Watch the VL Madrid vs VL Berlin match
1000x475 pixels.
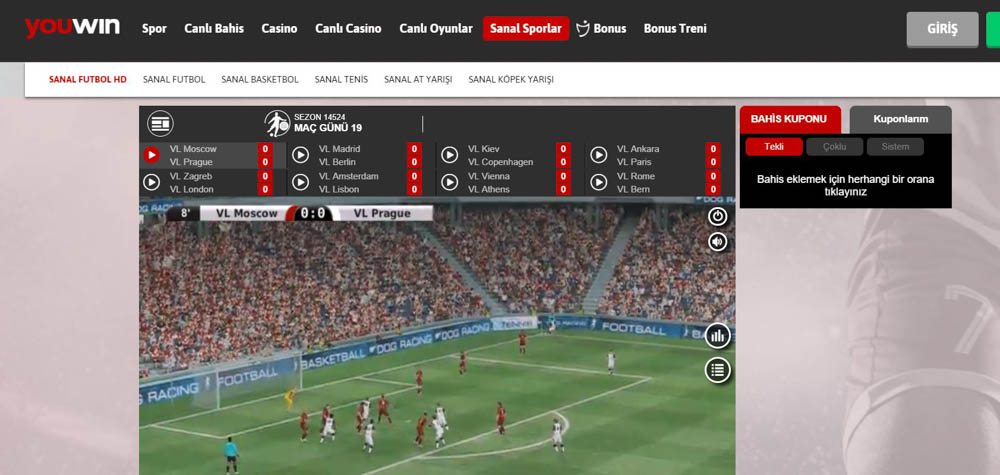point(301,155)
